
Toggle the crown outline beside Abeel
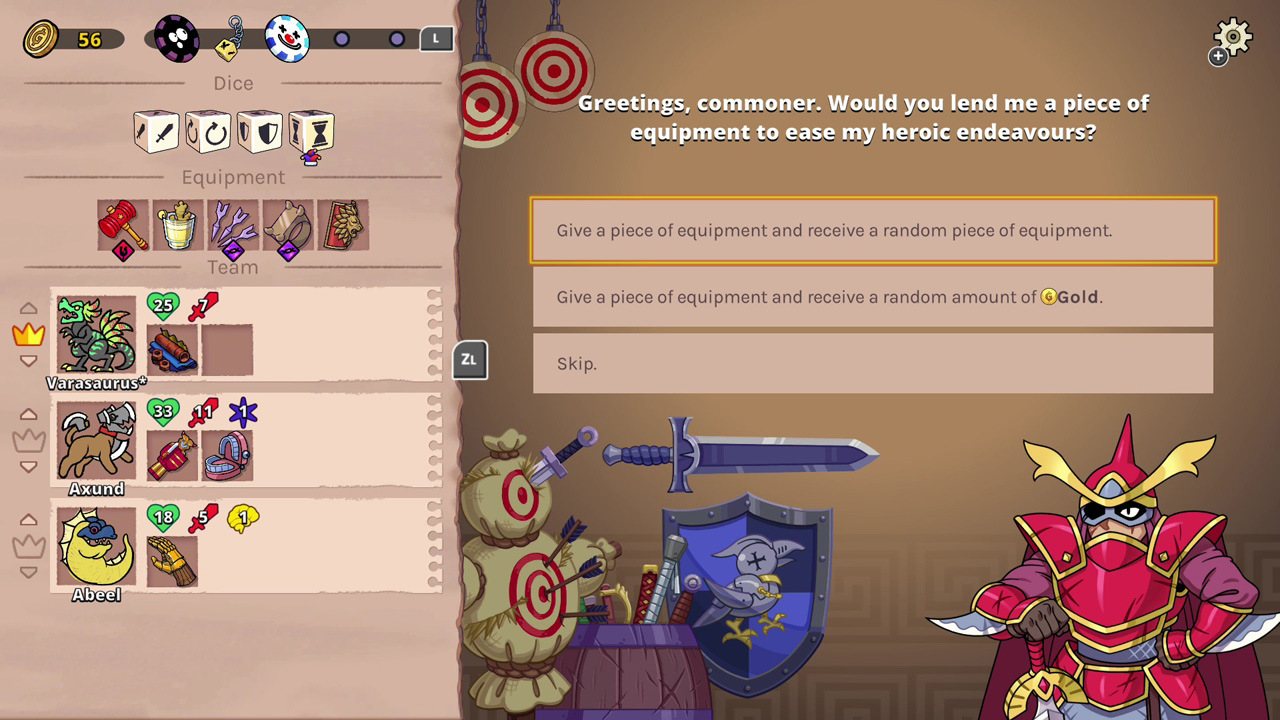point(29,545)
